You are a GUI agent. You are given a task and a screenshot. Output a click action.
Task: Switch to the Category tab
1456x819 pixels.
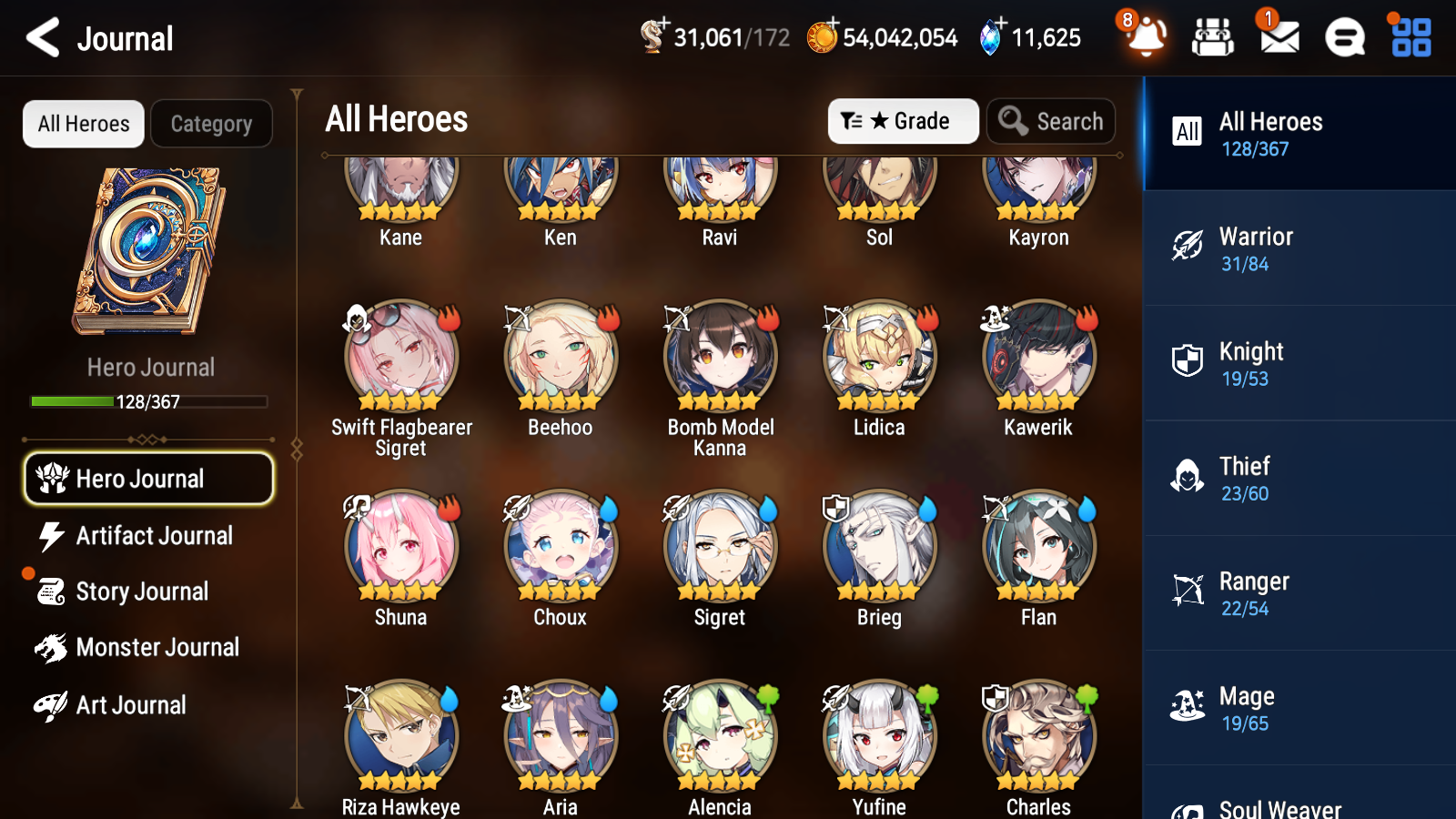coord(211,123)
